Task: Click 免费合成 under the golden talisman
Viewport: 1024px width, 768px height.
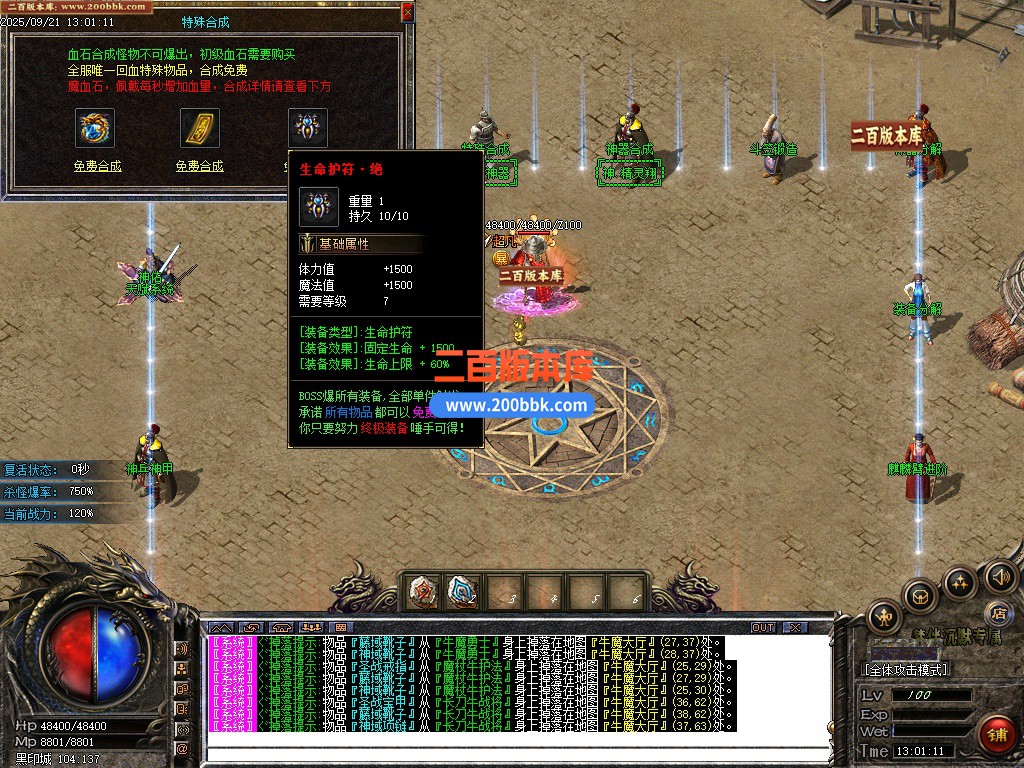Action: click(x=199, y=166)
